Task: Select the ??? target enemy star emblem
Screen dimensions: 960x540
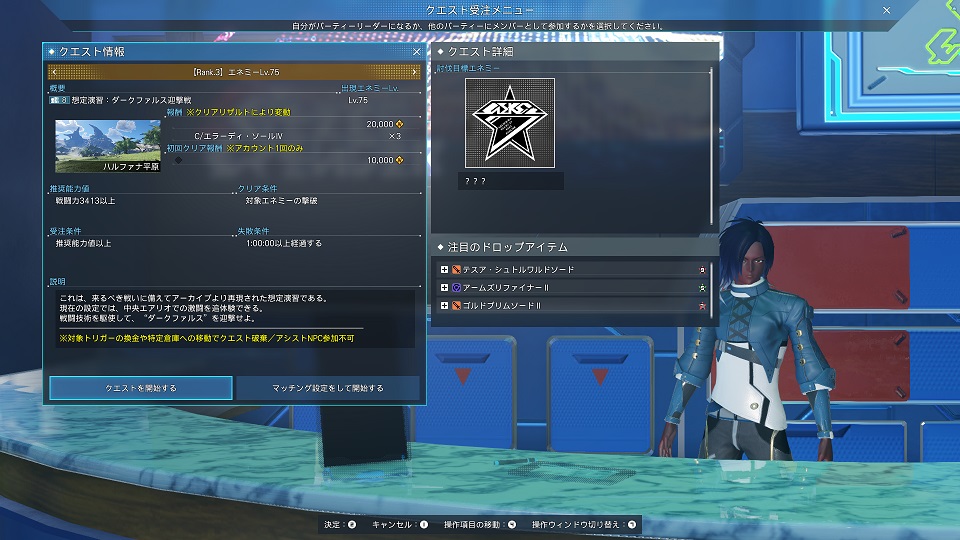Action: pos(509,121)
